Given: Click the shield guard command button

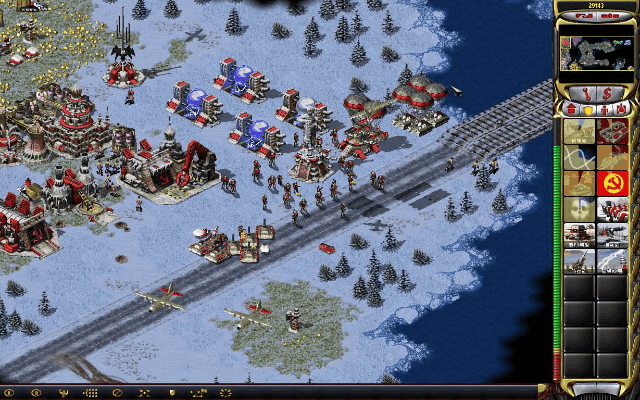Looking at the screenshot, I should pyautogui.click(x=171, y=392).
